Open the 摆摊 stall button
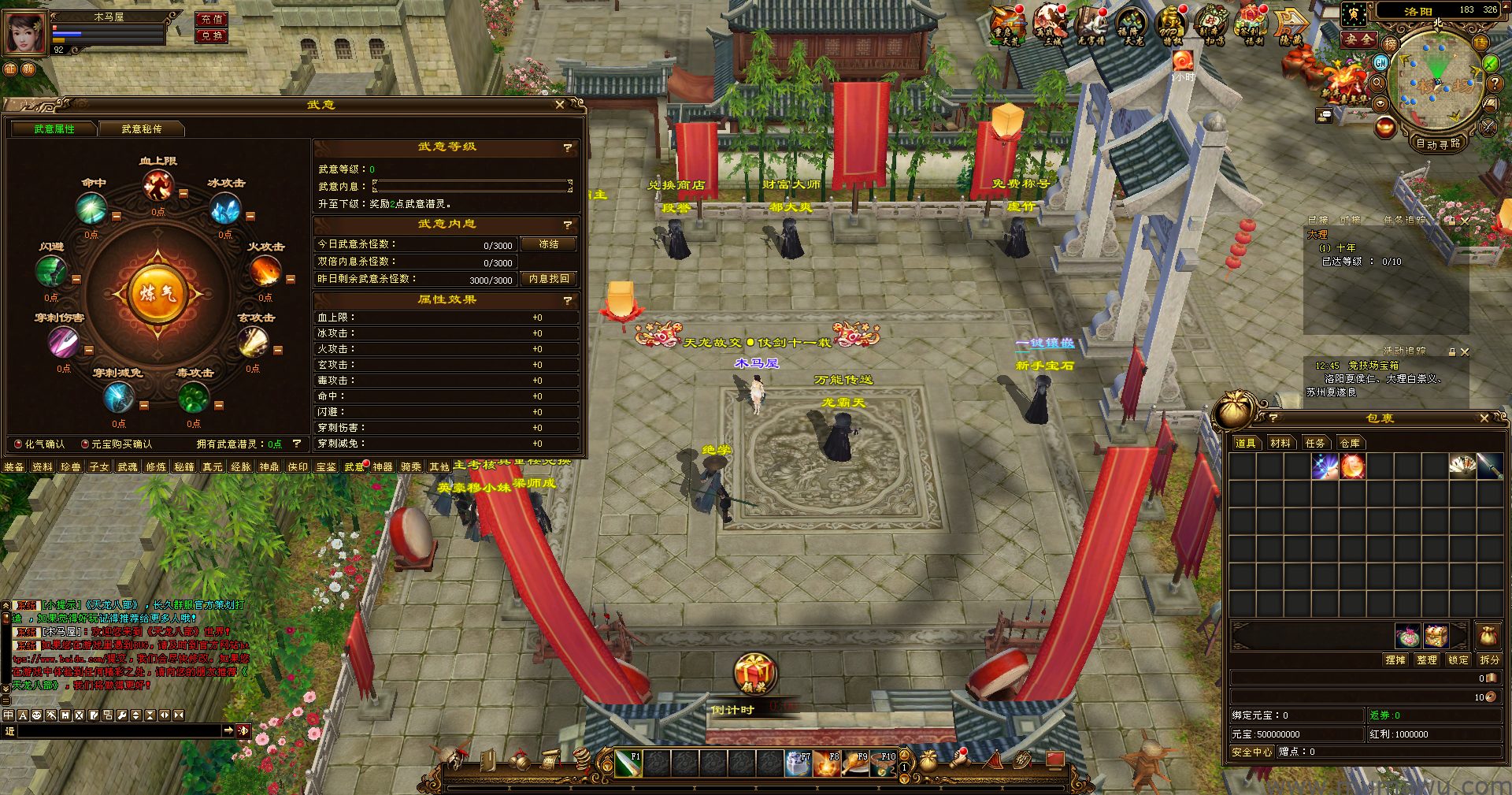The image size is (1512, 795). [x=1395, y=660]
